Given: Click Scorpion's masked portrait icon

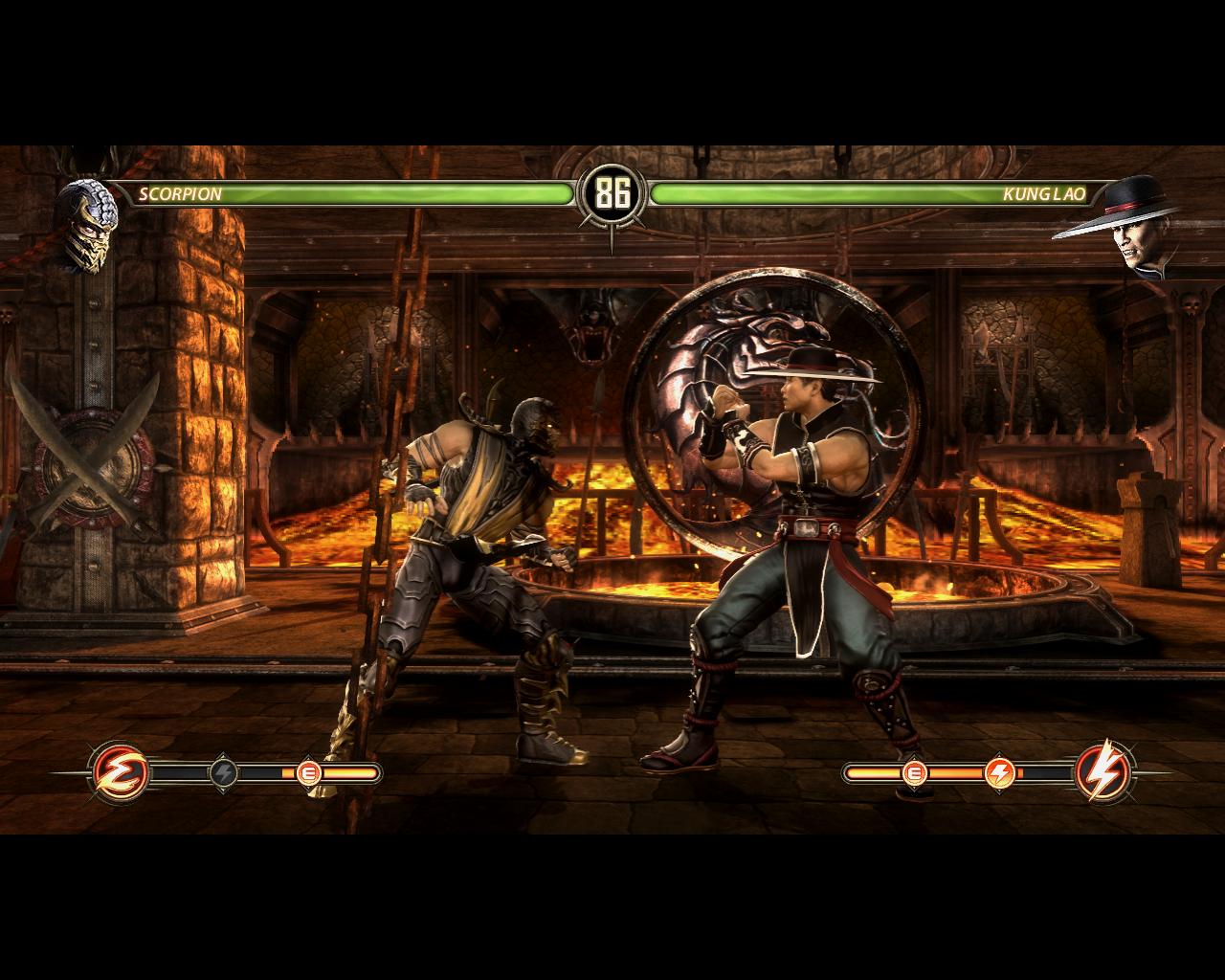Looking at the screenshot, I should pos(82,226).
